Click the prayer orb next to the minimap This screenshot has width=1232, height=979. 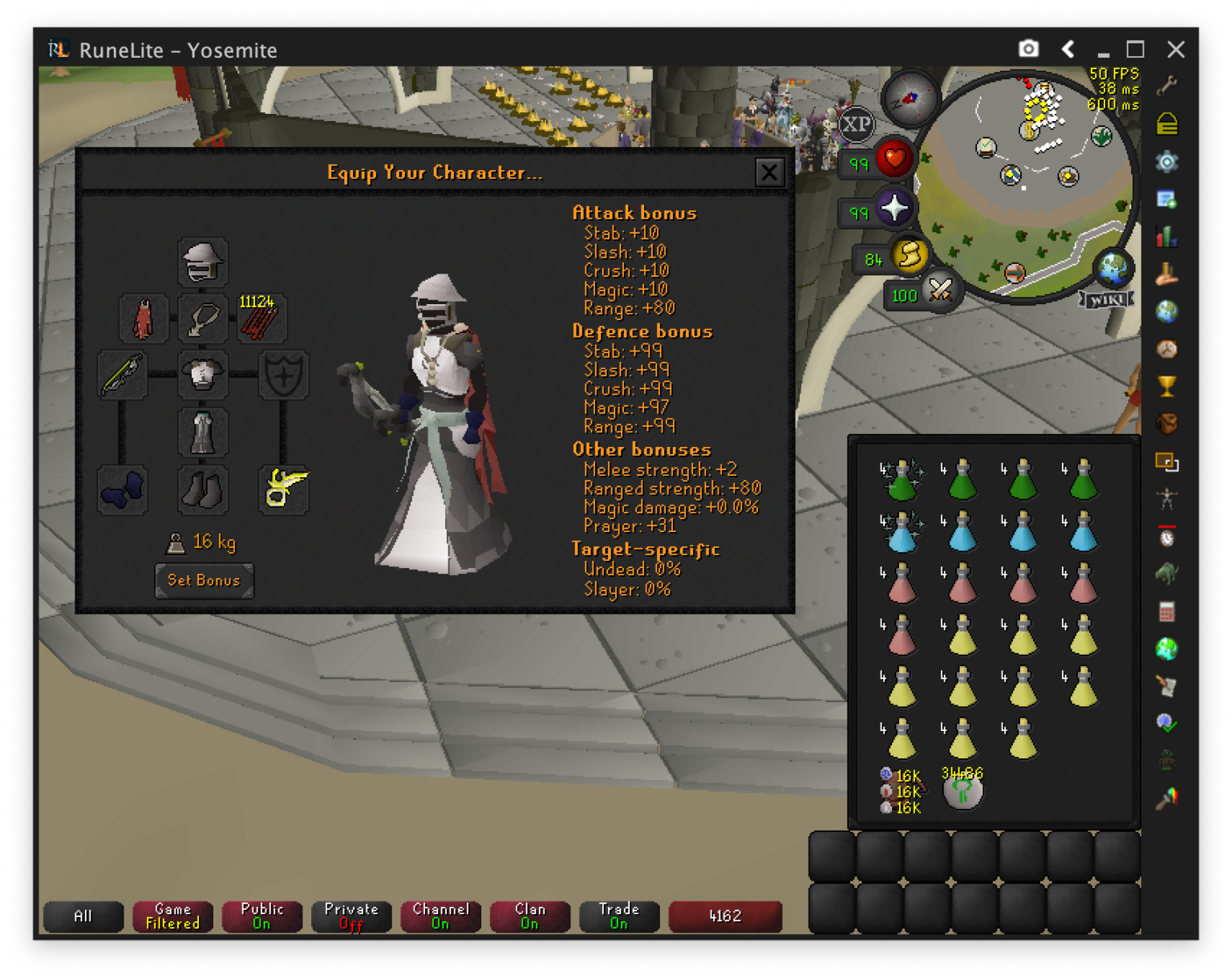[896, 207]
